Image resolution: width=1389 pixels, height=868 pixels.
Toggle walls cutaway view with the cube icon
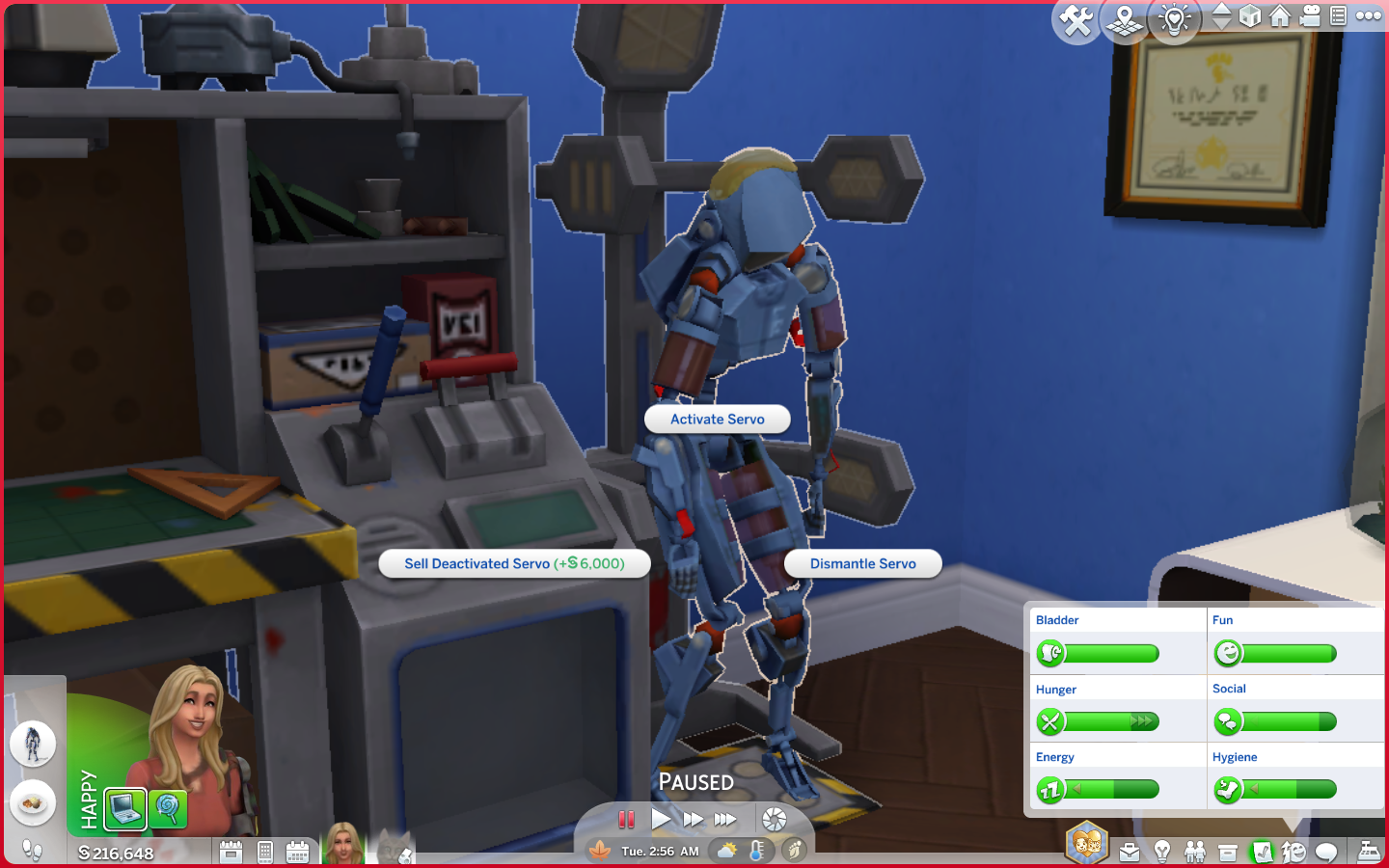[x=1249, y=16]
